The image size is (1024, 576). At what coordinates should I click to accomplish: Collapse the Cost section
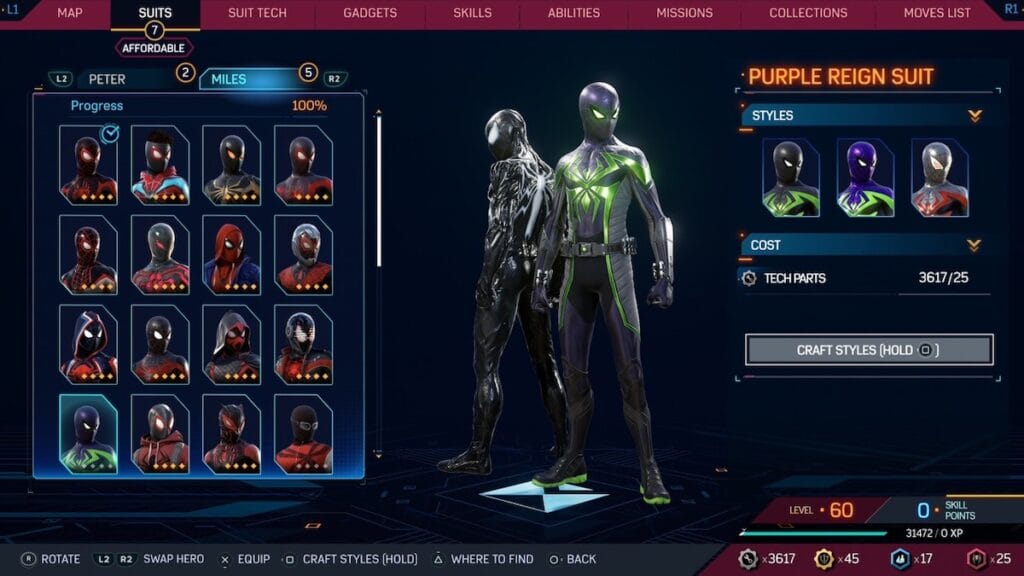coord(975,245)
